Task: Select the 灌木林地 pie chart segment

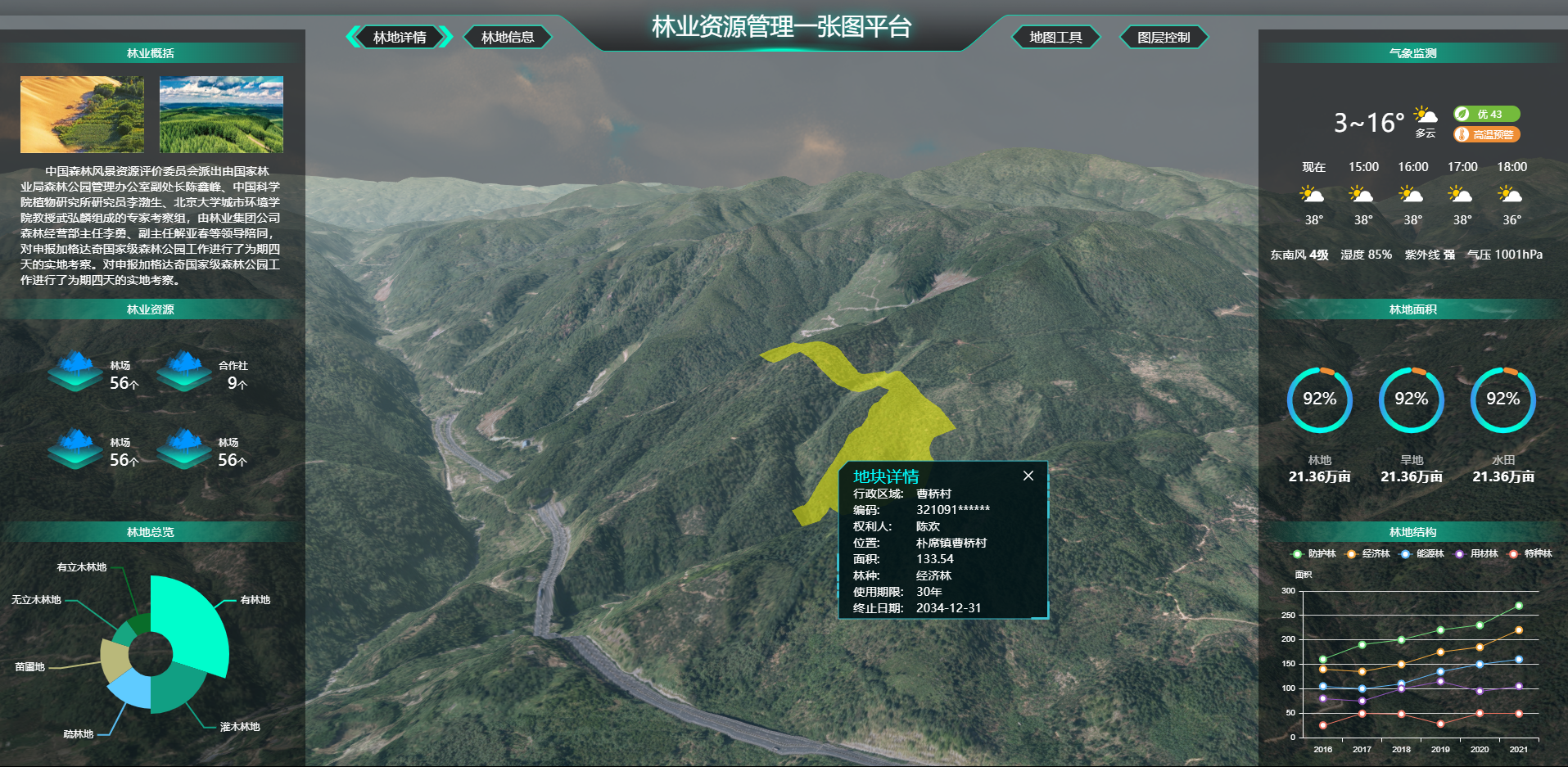Action: [x=176, y=692]
